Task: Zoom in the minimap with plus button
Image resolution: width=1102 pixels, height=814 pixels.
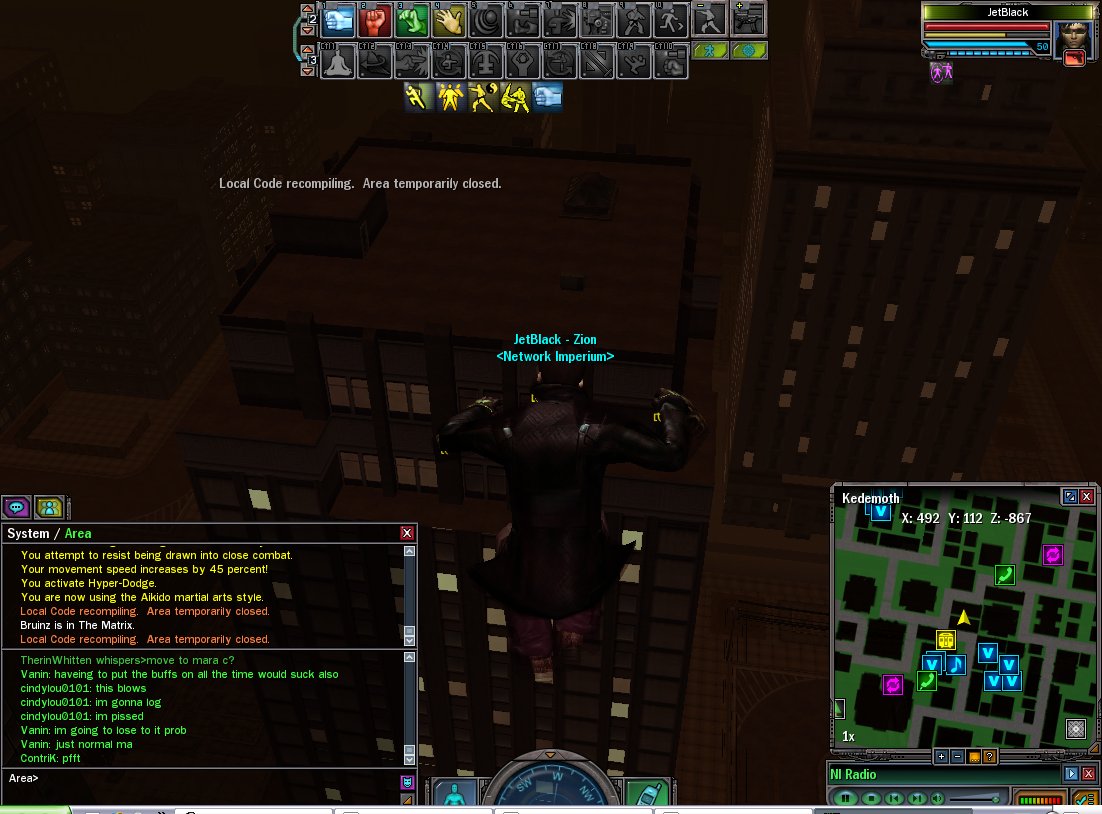Action: click(x=940, y=757)
